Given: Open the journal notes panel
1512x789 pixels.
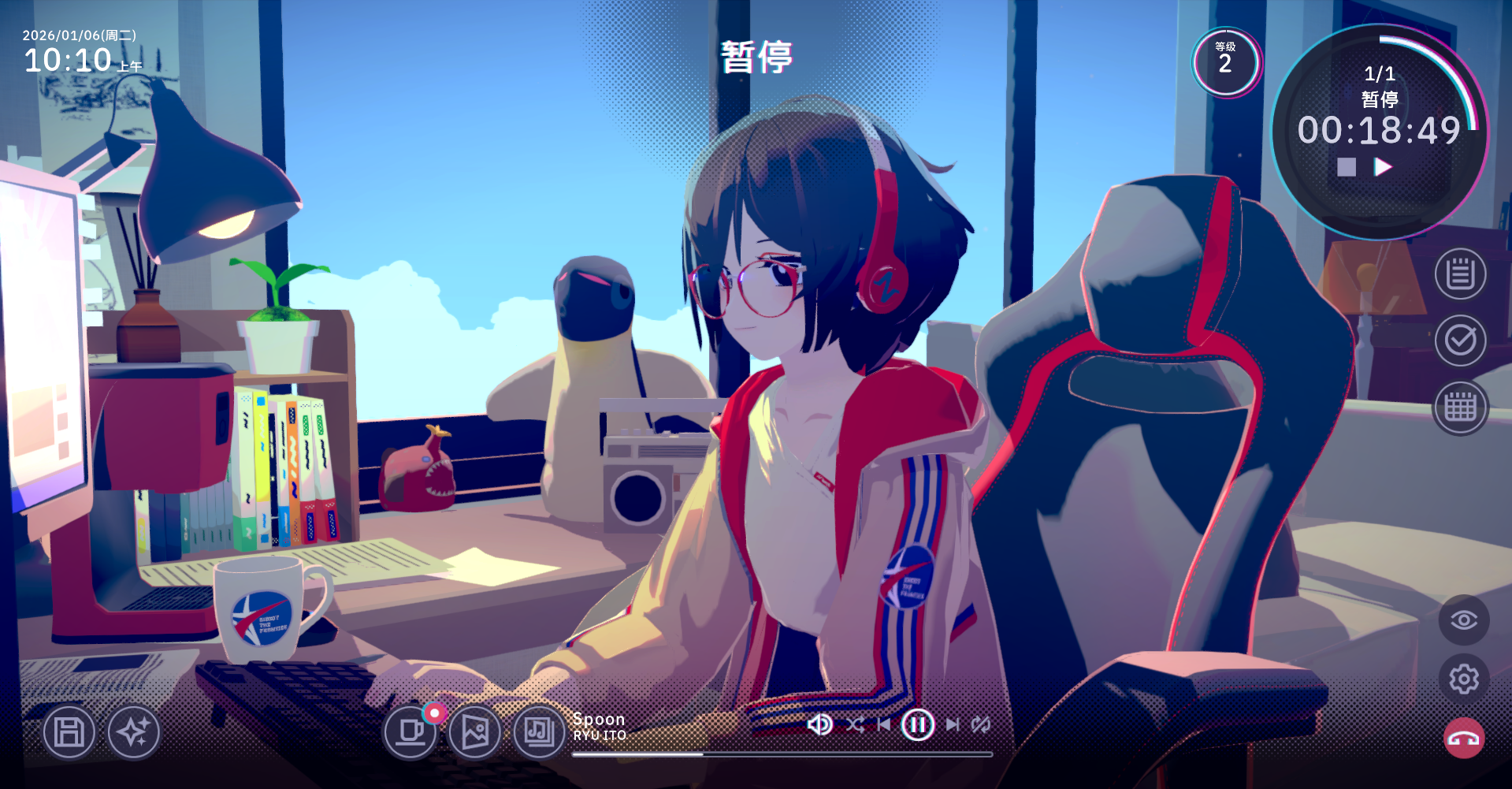Looking at the screenshot, I should click(1462, 272).
